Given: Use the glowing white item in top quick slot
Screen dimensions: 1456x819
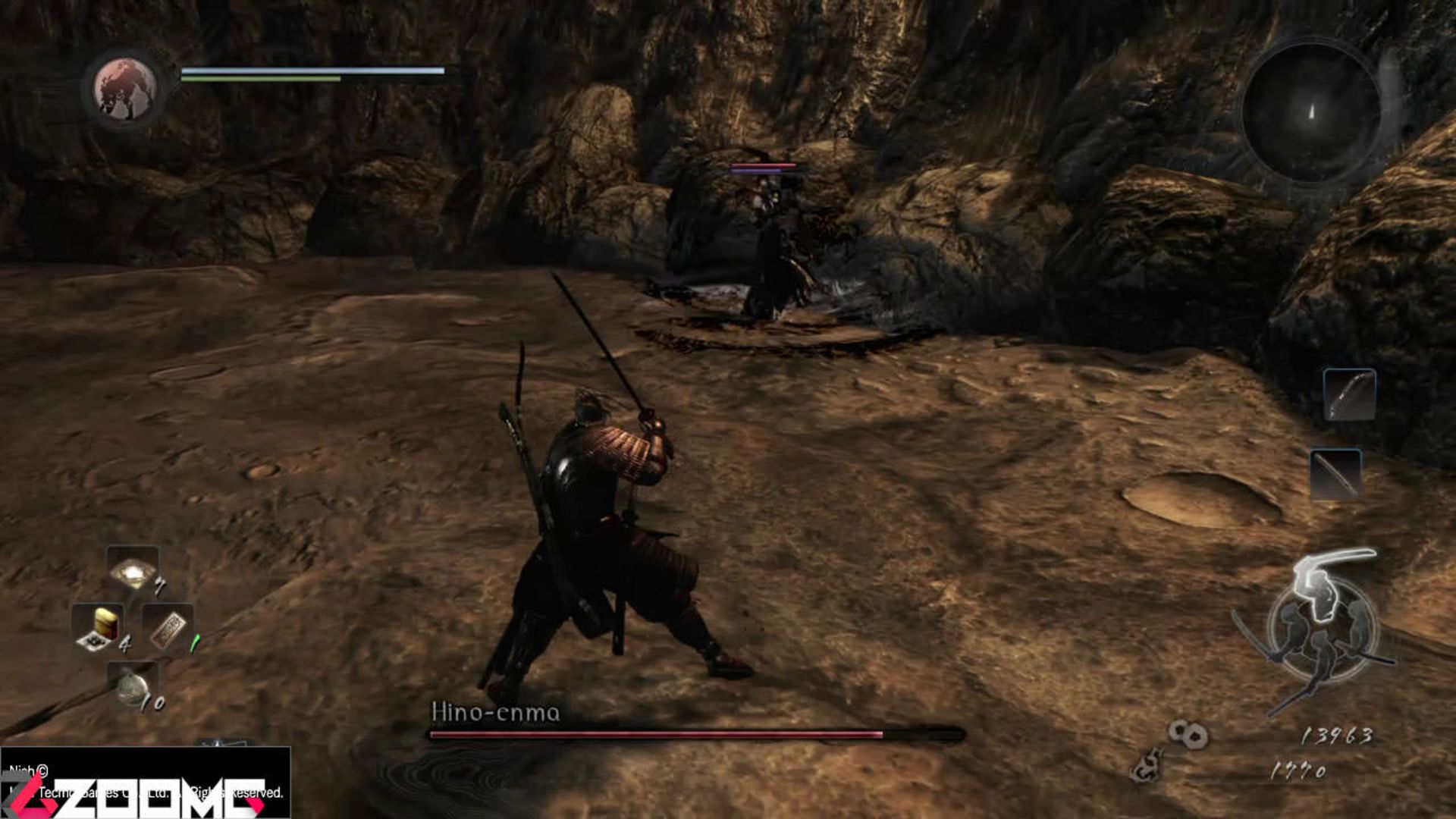Looking at the screenshot, I should (x=133, y=572).
